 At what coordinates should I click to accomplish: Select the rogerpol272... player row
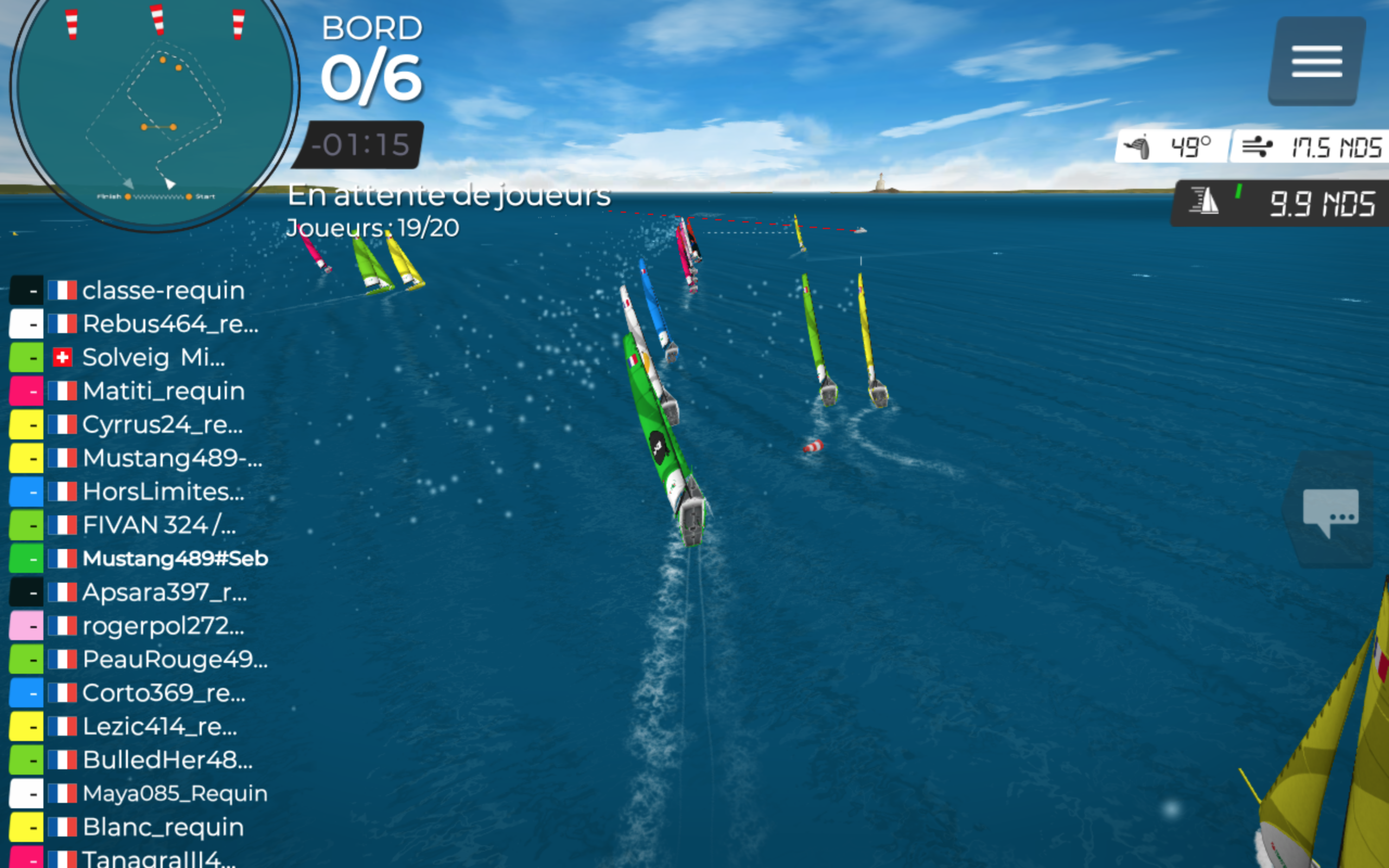pos(163,626)
